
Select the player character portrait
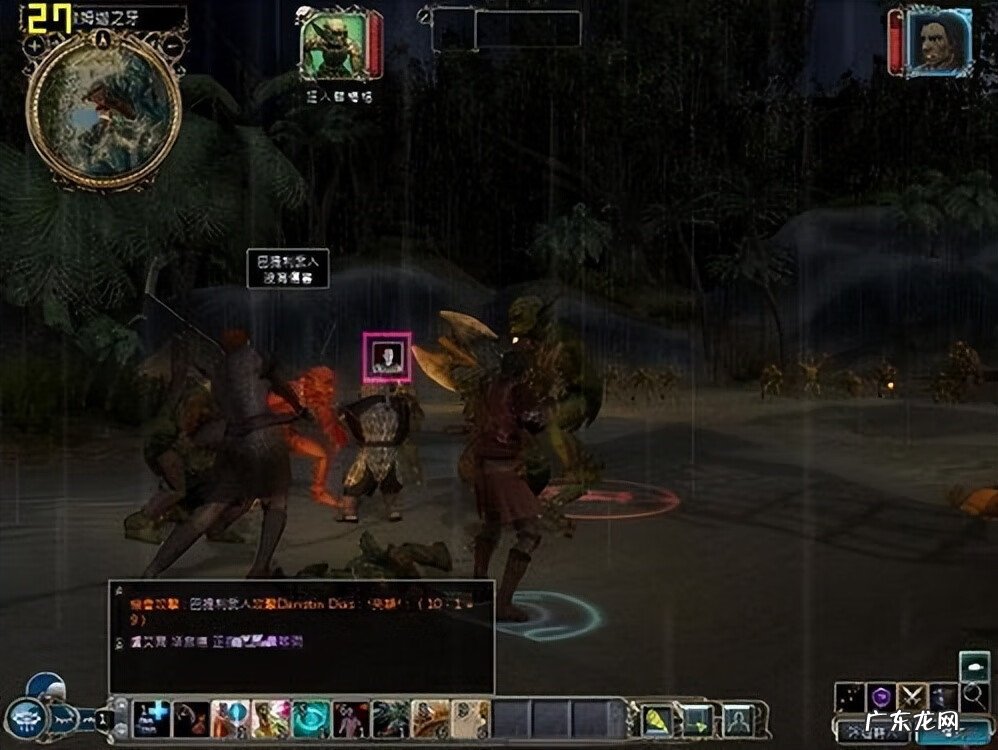coord(940,42)
